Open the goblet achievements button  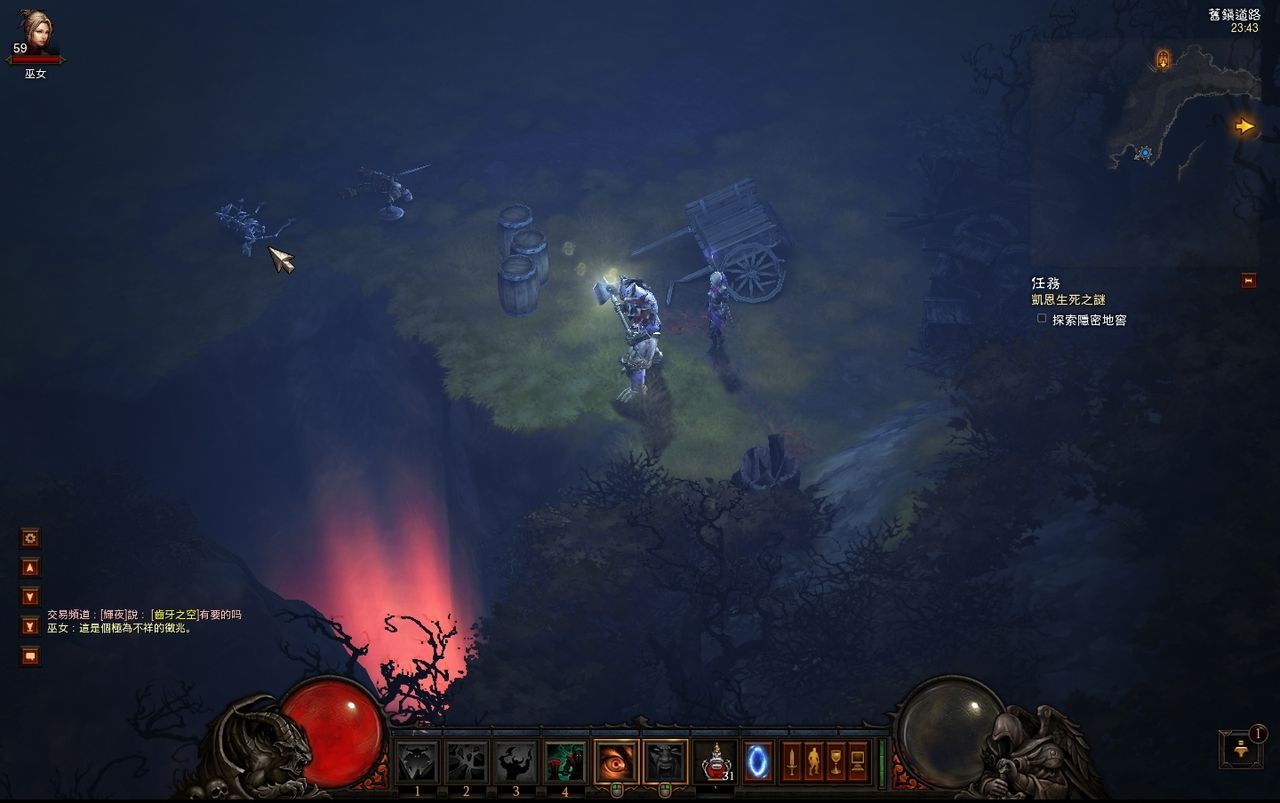click(835, 762)
